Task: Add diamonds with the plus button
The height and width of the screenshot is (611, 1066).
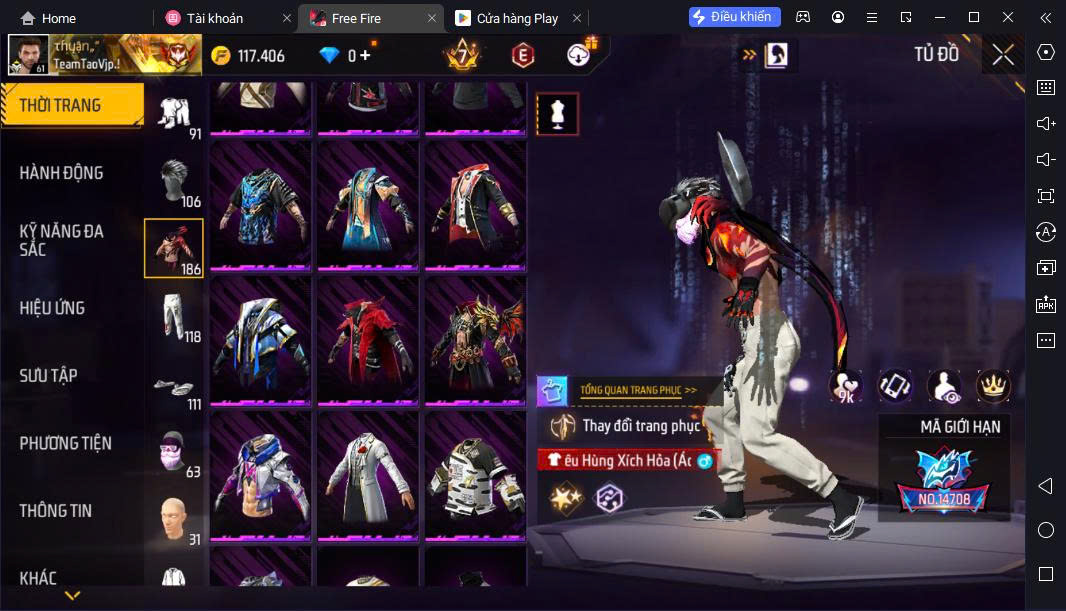Action: (x=366, y=55)
